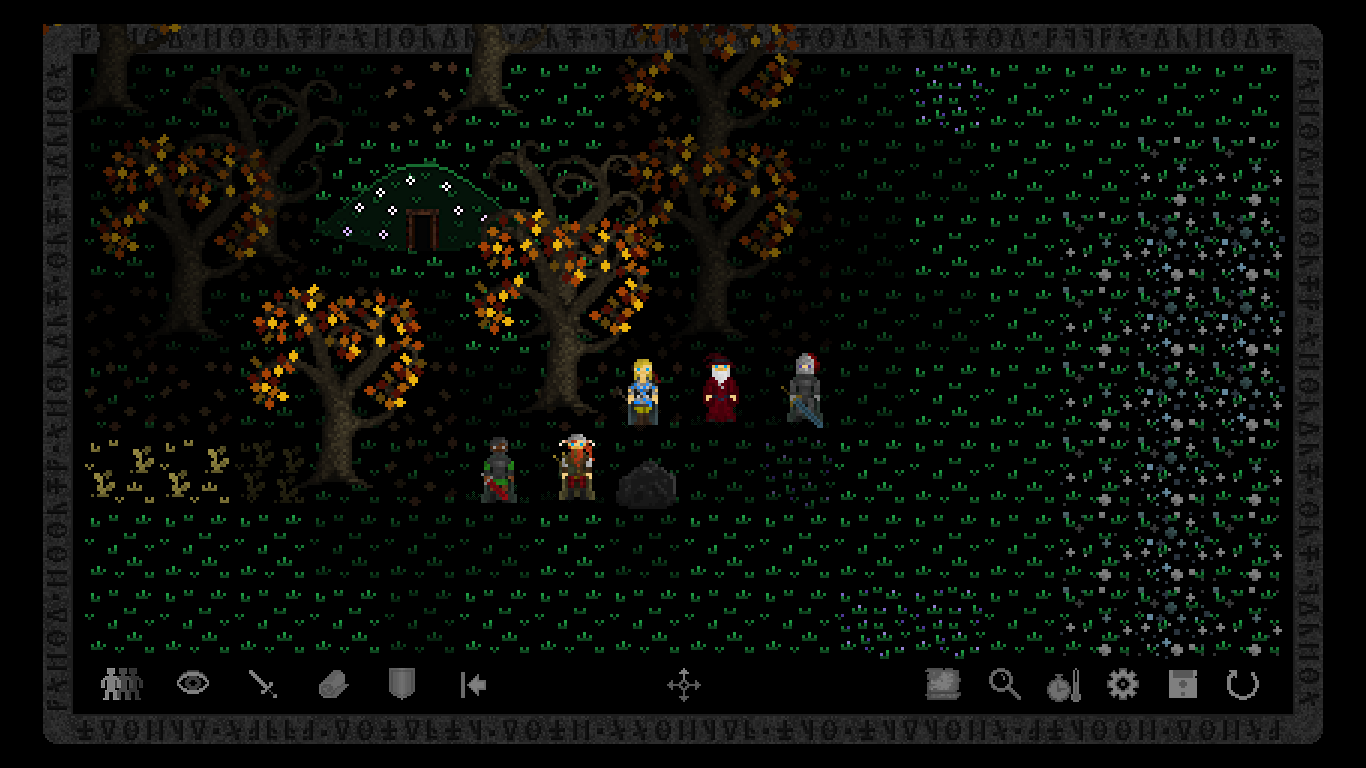Click the green-hooded figure sprite
Viewport: 1366px width, 768px height.
pyautogui.click(x=498, y=470)
